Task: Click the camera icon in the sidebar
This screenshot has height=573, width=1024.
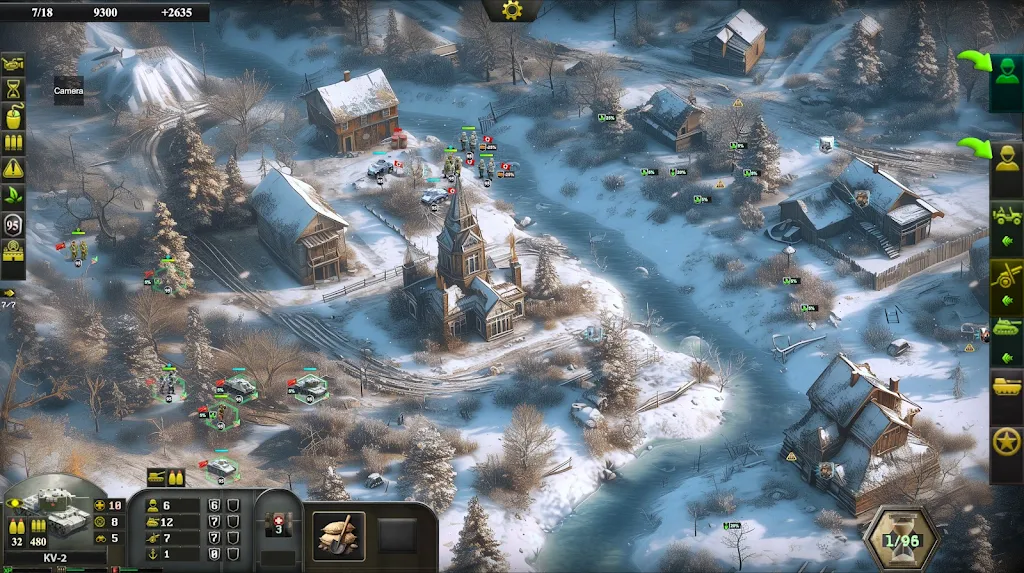Action: coord(13,64)
